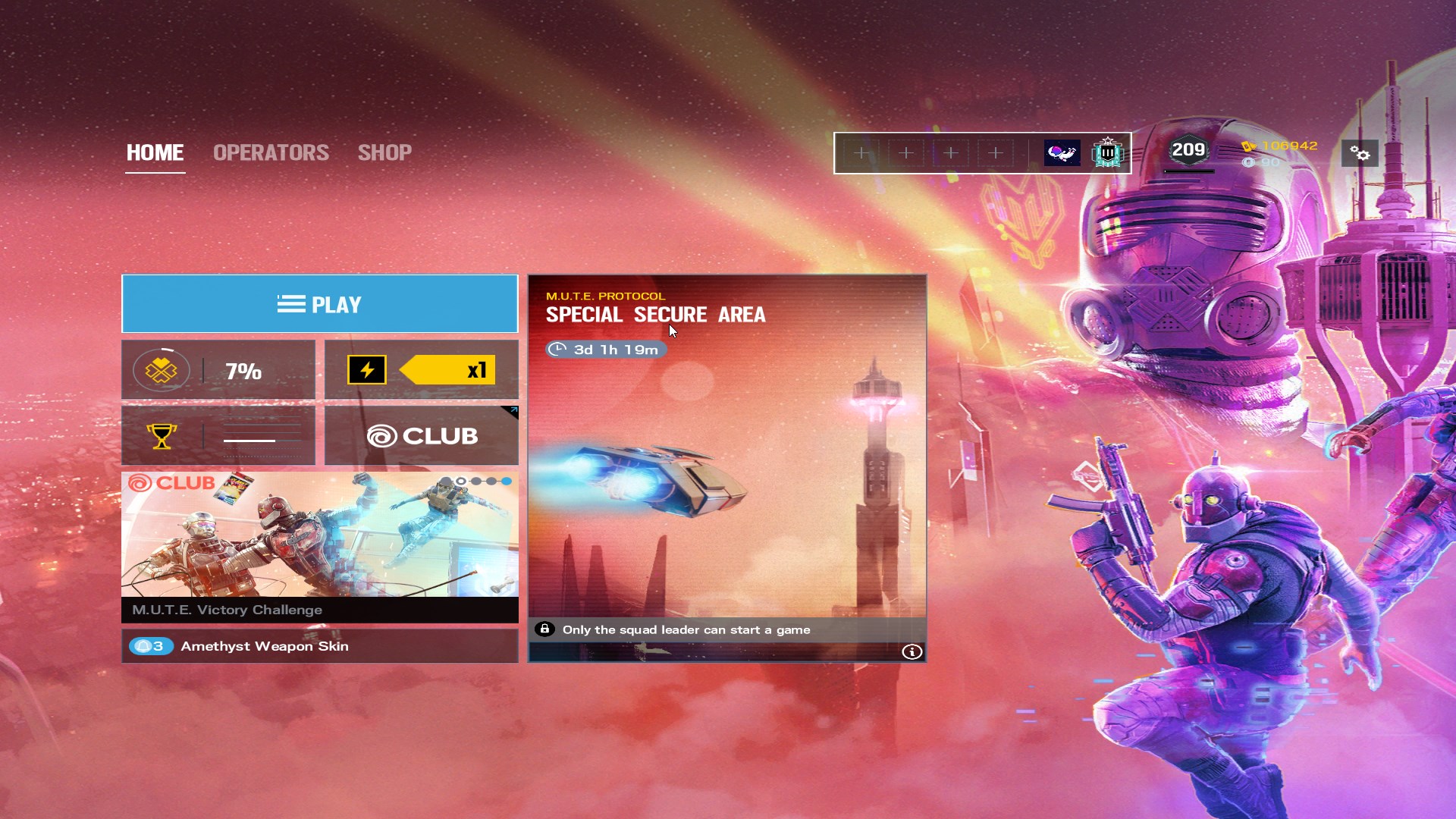Open the Amethyst Weapon Skin reward row
This screenshot has height=819, width=1456.
coord(319,646)
